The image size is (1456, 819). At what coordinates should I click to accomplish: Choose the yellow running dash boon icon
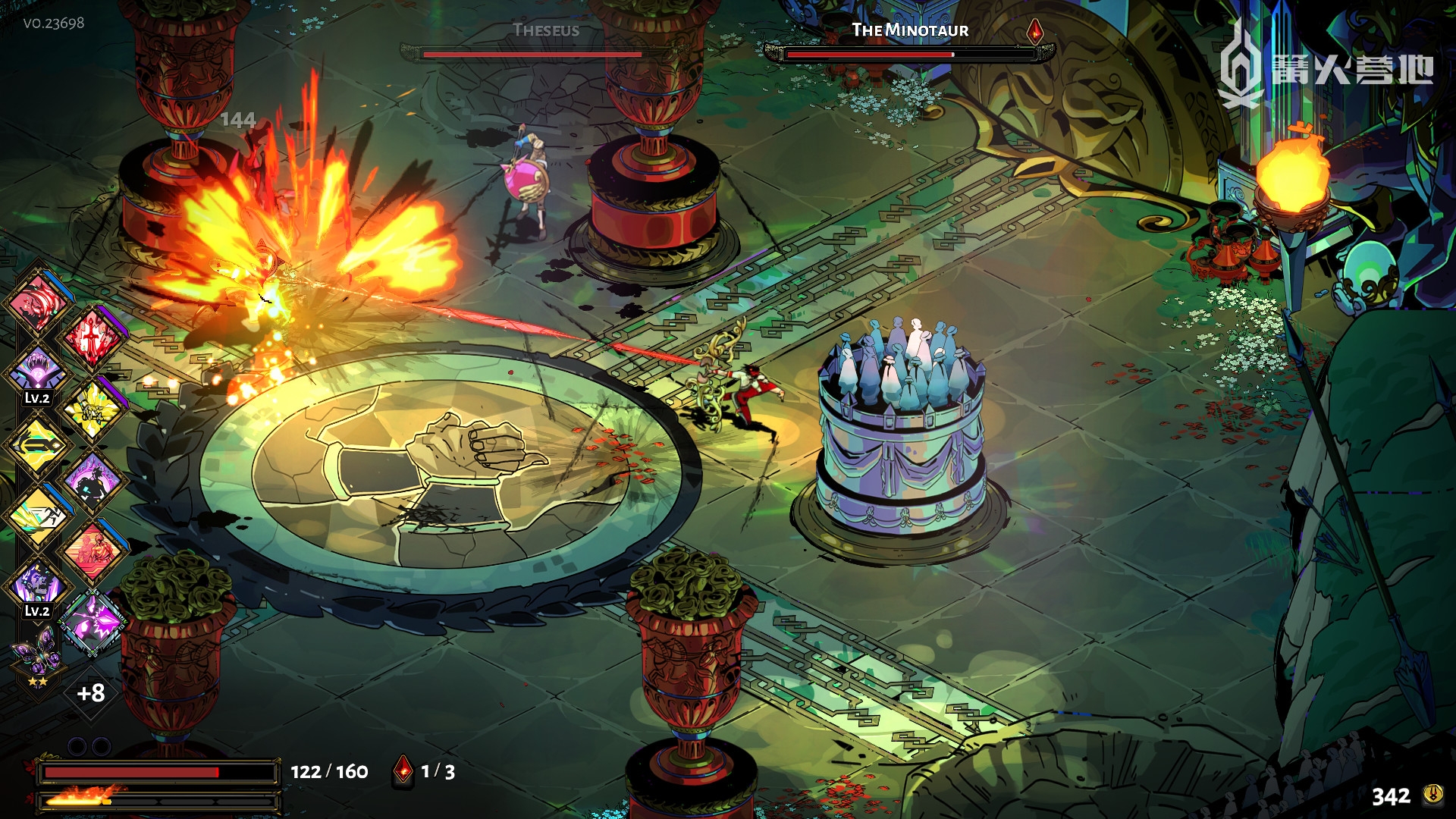click(x=37, y=516)
